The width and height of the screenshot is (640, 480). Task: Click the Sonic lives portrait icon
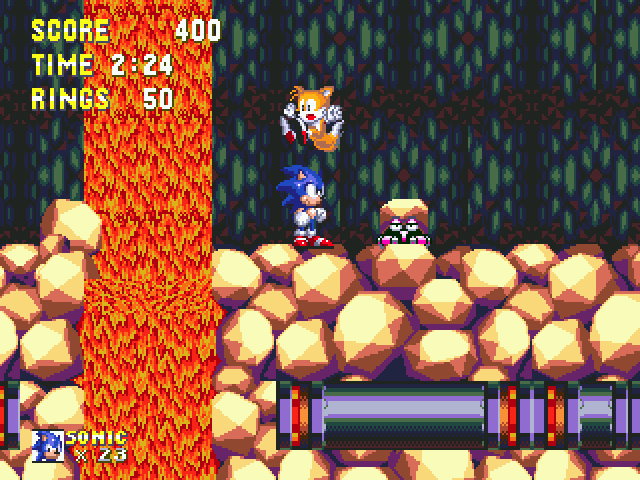47,446
